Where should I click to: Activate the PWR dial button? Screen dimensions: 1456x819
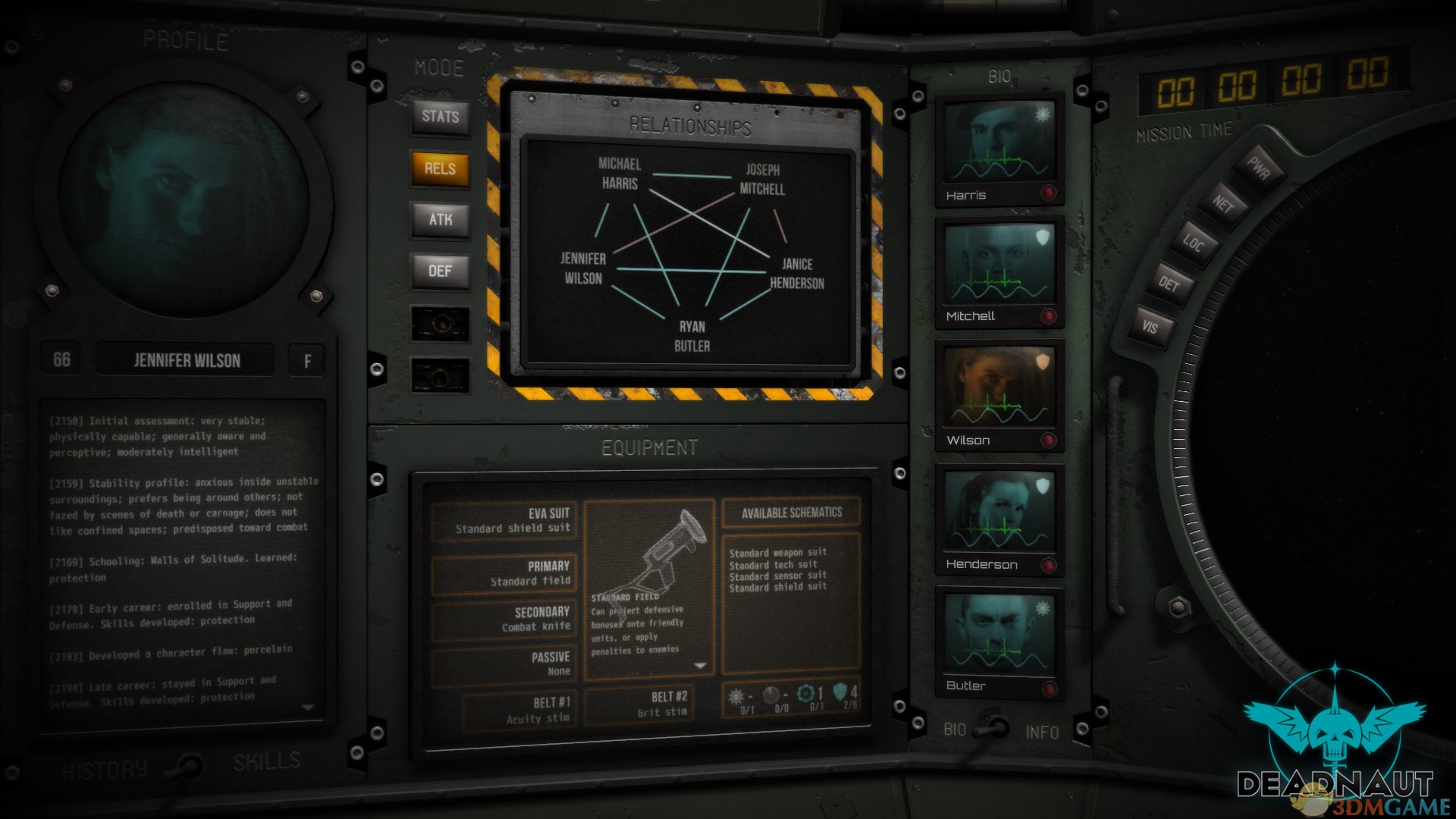tap(1259, 168)
